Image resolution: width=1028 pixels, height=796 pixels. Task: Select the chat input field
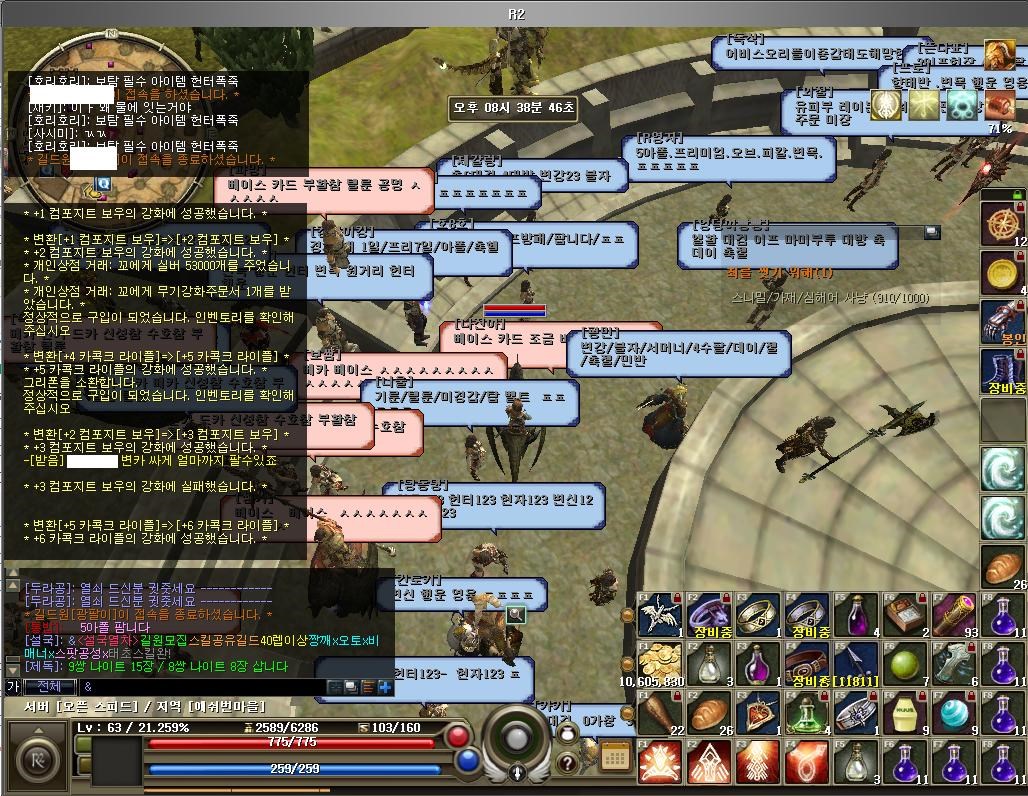pos(200,687)
